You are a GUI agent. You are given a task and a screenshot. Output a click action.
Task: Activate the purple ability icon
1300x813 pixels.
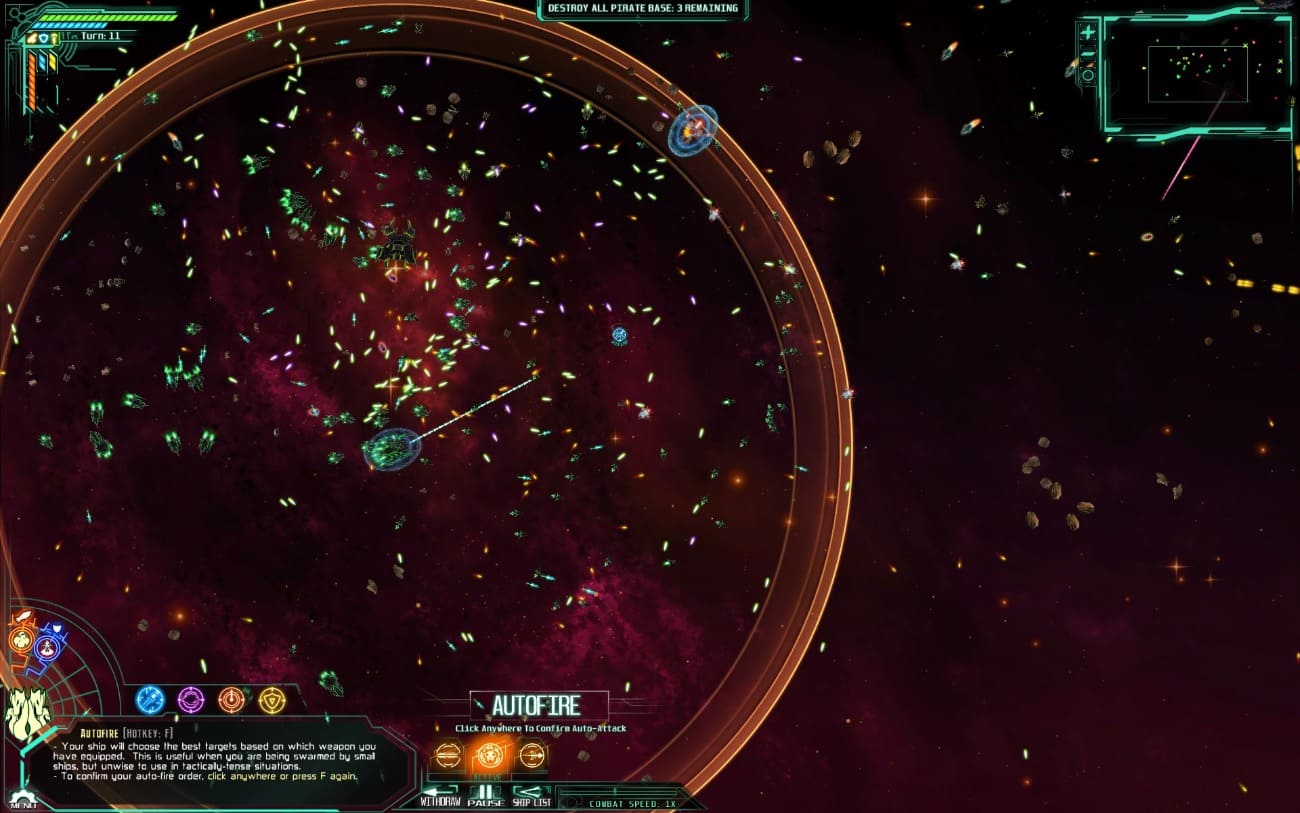[190, 698]
